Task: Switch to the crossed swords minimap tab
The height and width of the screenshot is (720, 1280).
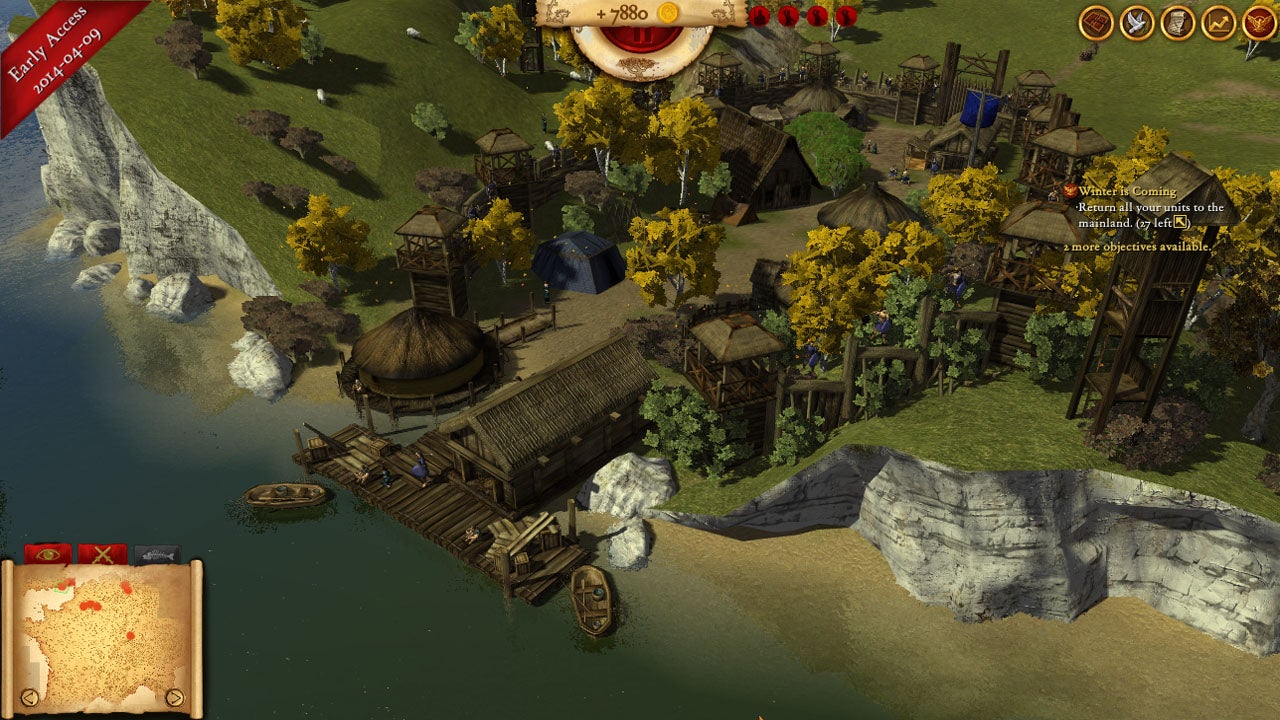Action: [102, 554]
